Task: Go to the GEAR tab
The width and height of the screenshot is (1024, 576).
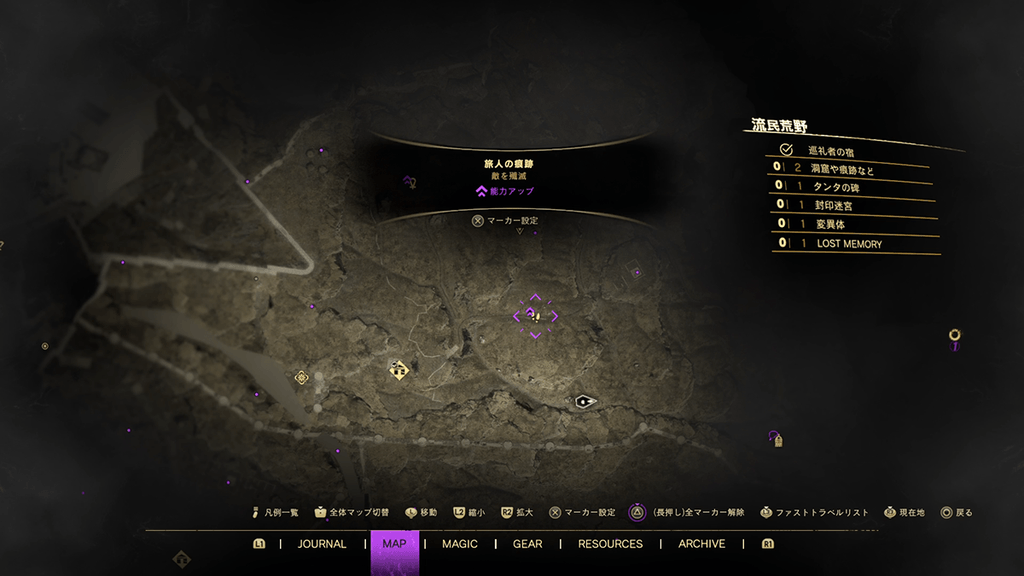Action: coord(527,544)
